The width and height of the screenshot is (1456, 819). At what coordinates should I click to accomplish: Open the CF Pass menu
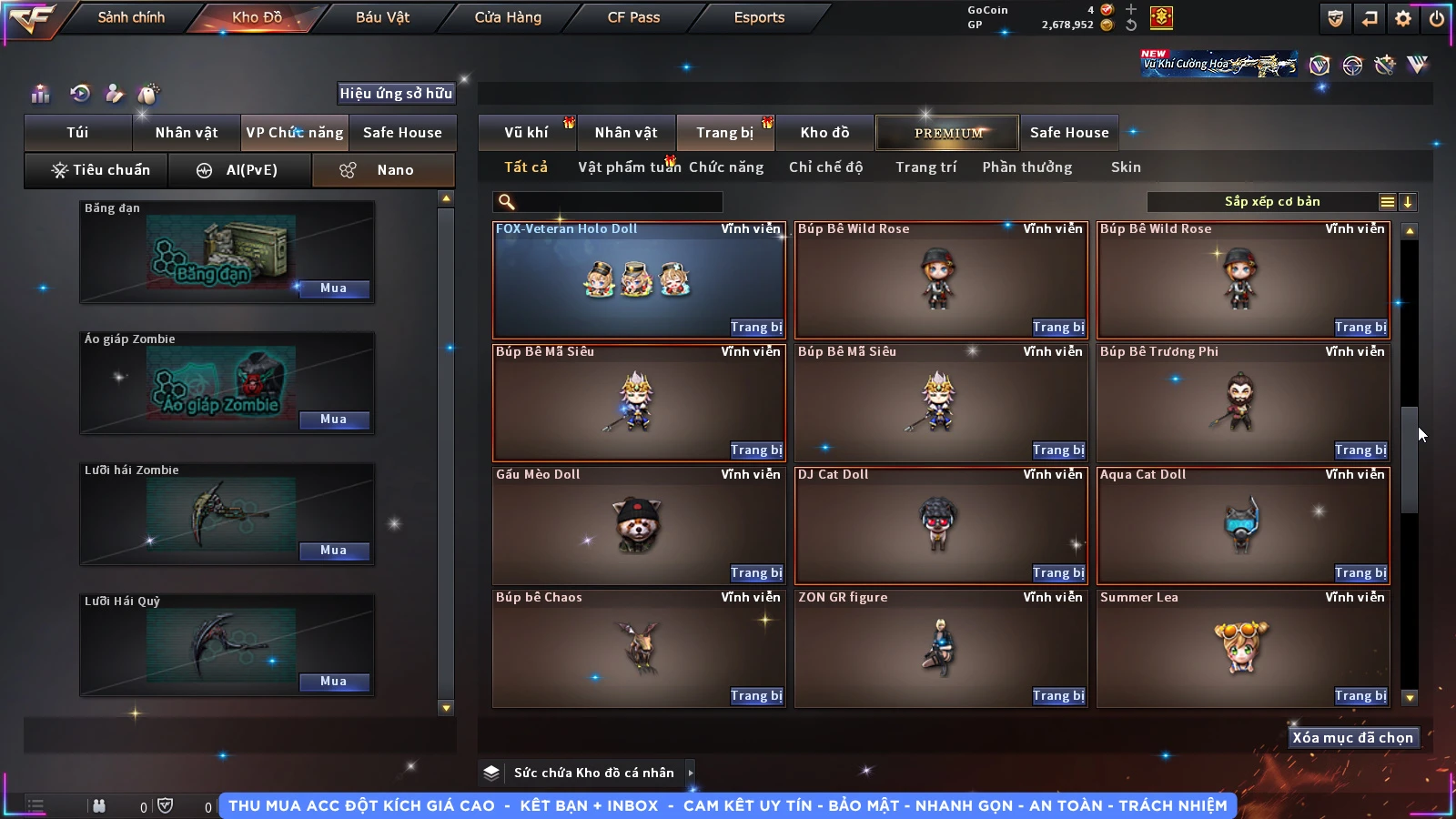click(633, 17)
